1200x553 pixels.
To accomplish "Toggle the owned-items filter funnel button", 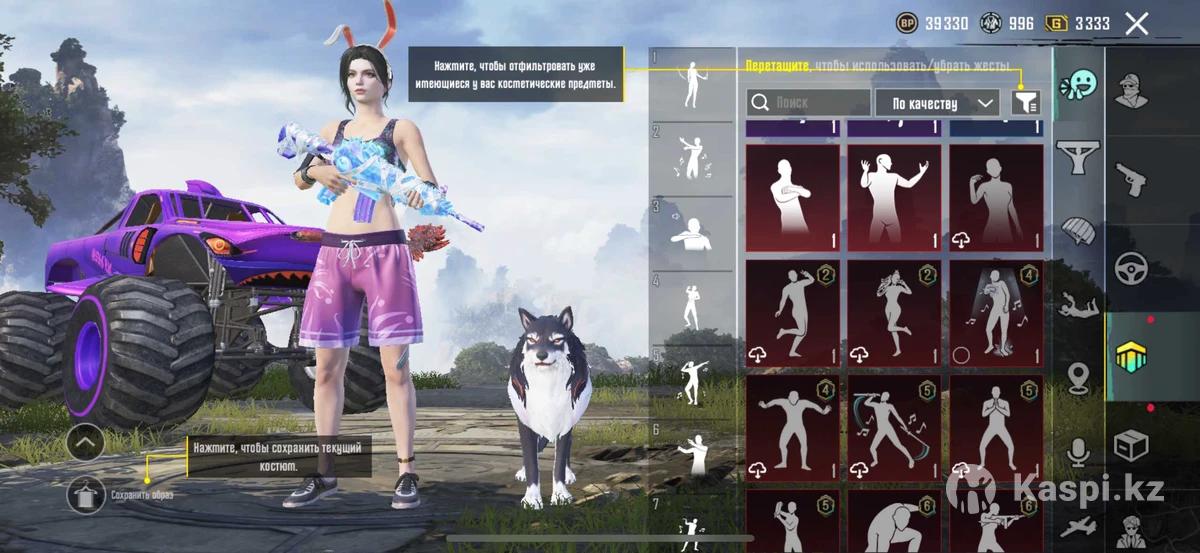I will coord(1026,101).
